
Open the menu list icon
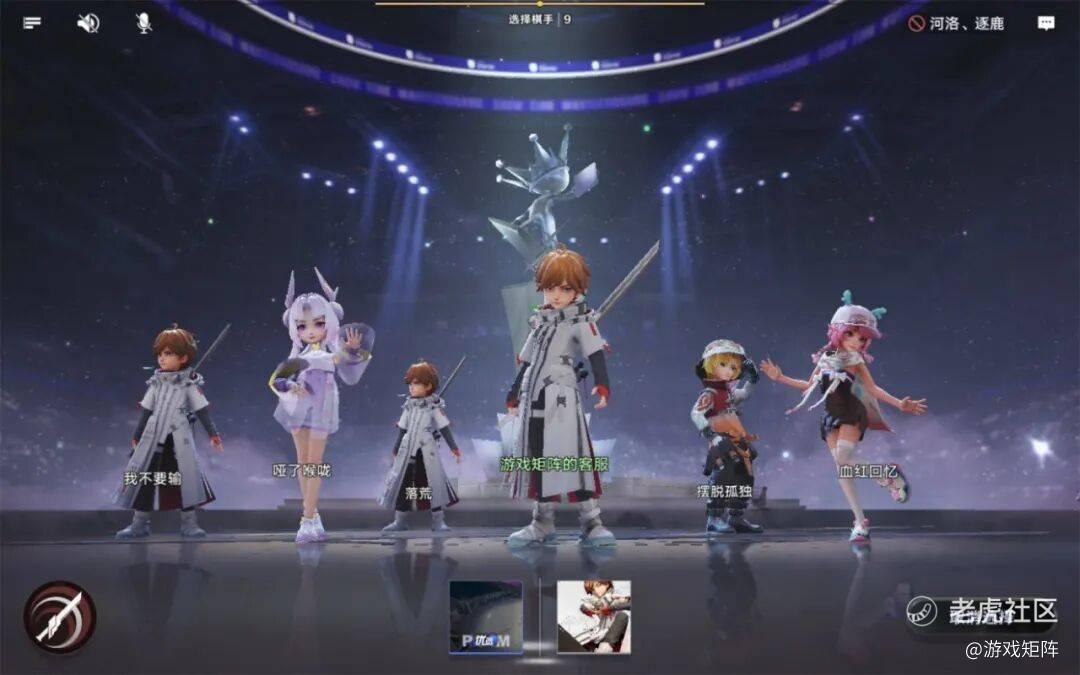click(x=33, y=23)
